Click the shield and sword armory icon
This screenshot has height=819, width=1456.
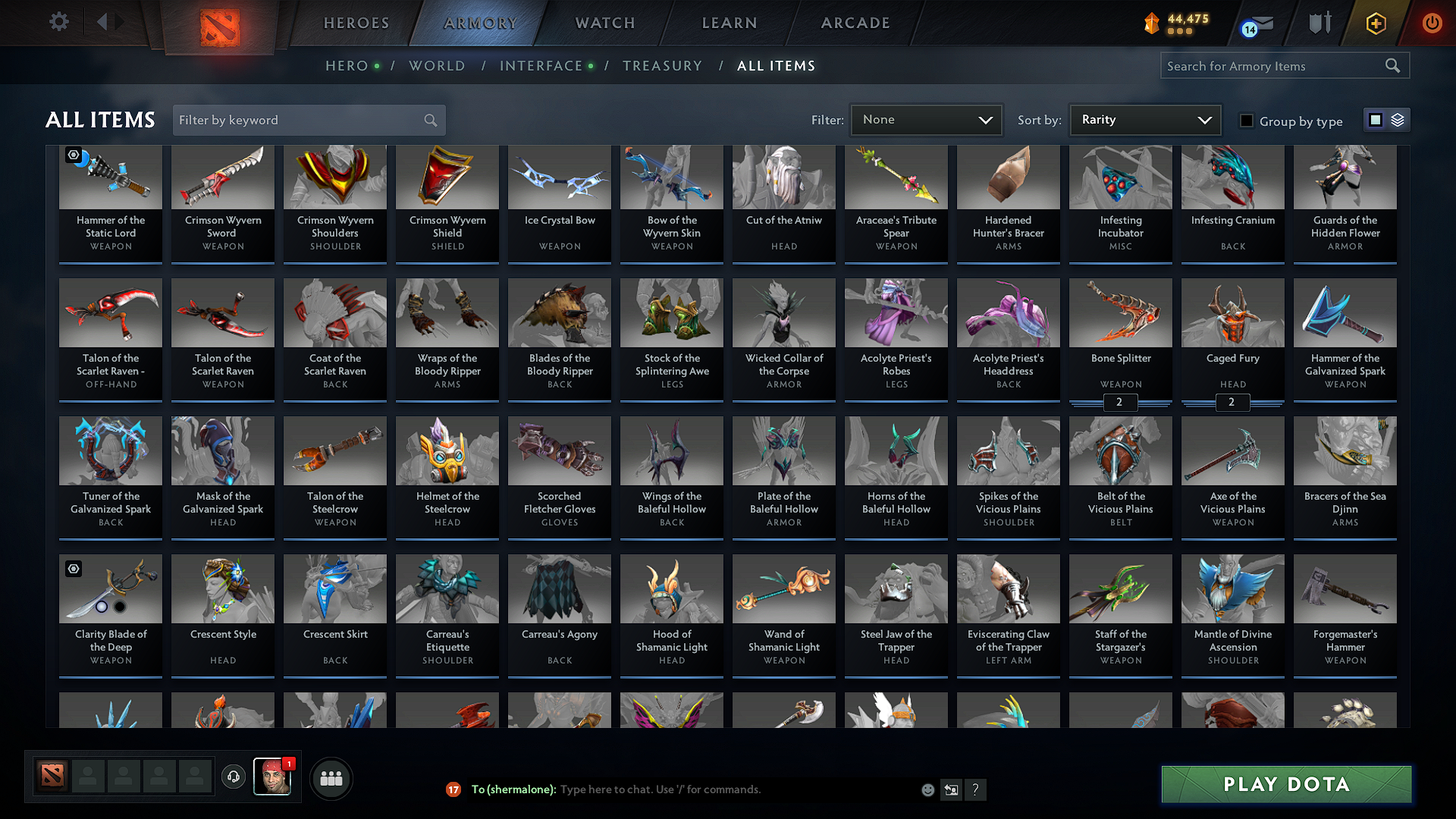(1319, 23)
